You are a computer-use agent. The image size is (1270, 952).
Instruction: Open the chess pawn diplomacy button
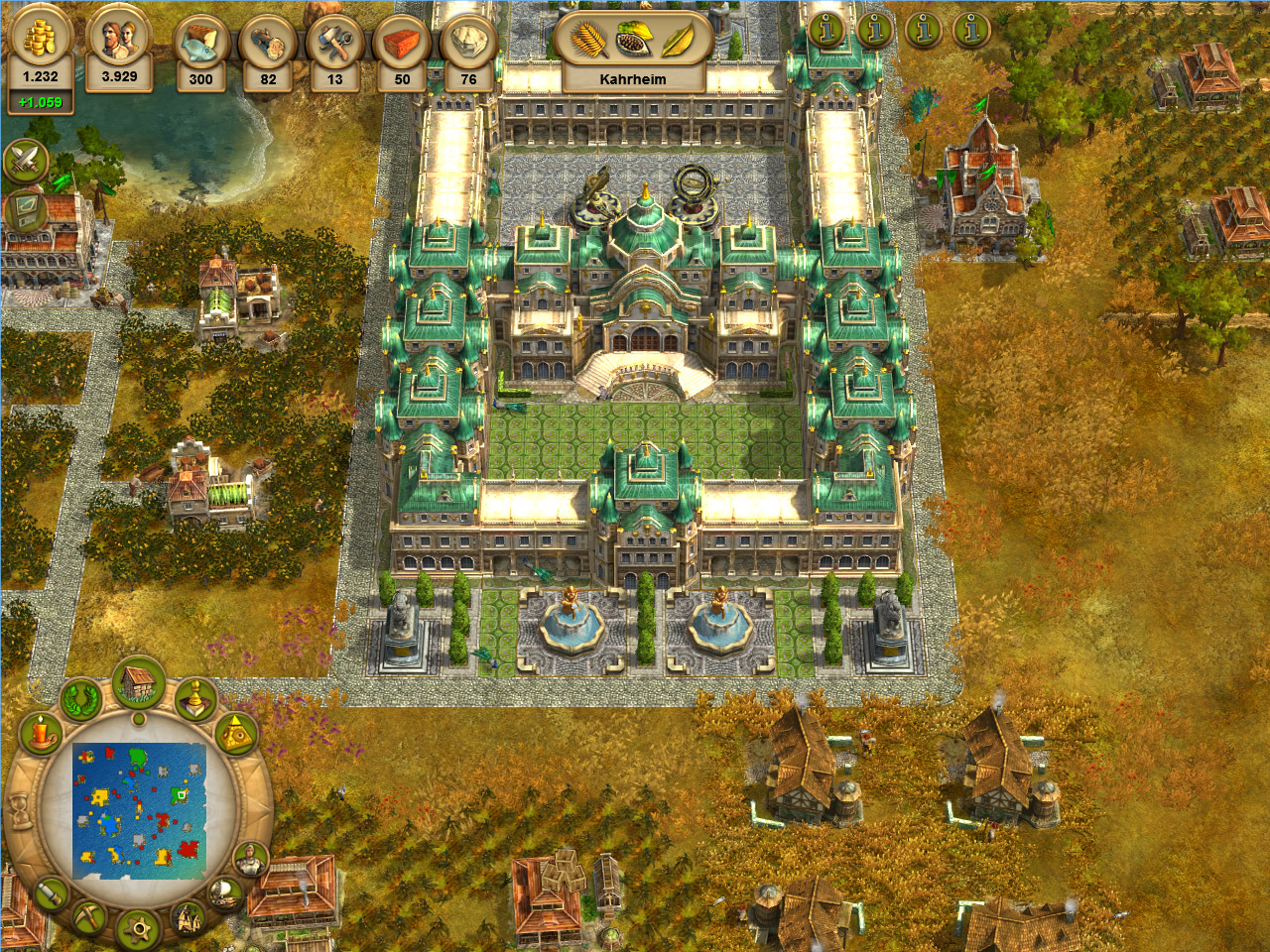click(195, 699)
